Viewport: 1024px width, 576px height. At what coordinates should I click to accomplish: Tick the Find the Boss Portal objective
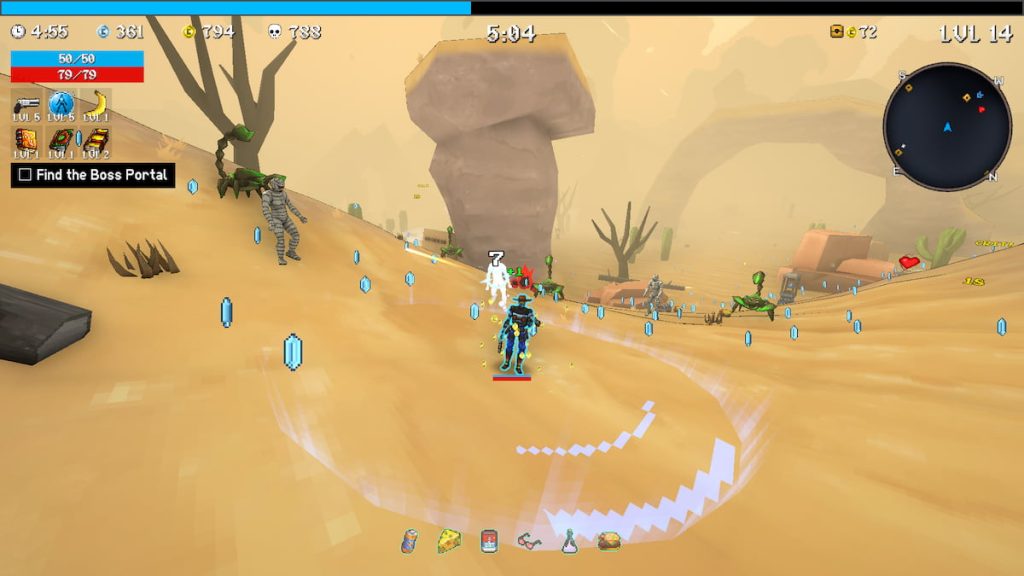click(x=26, y=175)
